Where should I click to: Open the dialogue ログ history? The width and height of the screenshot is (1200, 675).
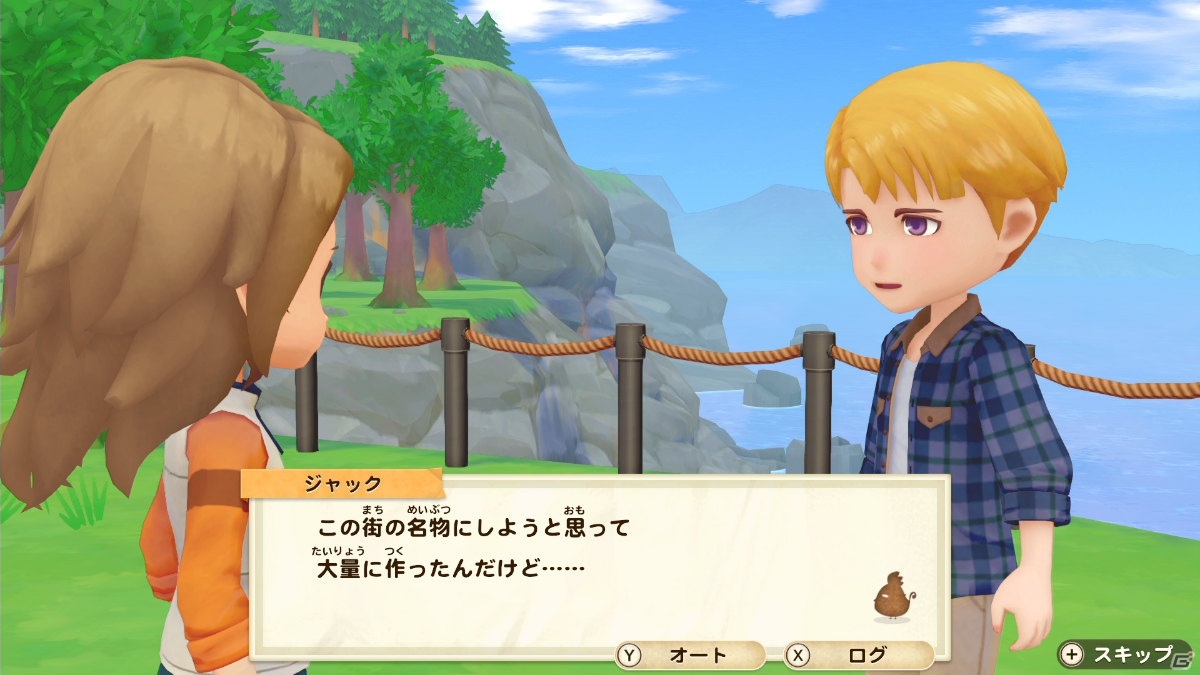pos(858,656)
